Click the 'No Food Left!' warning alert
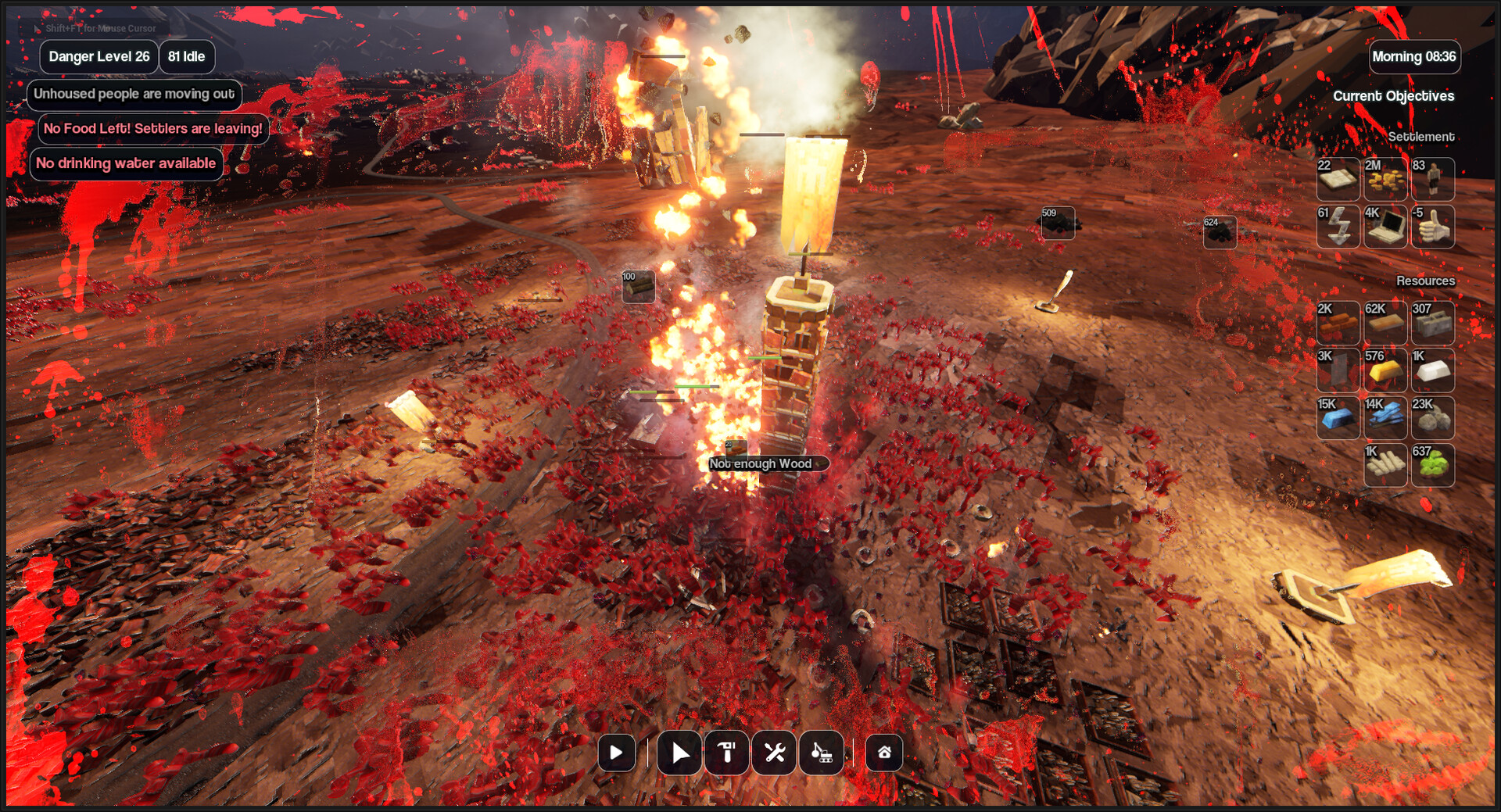 [153, 129]
